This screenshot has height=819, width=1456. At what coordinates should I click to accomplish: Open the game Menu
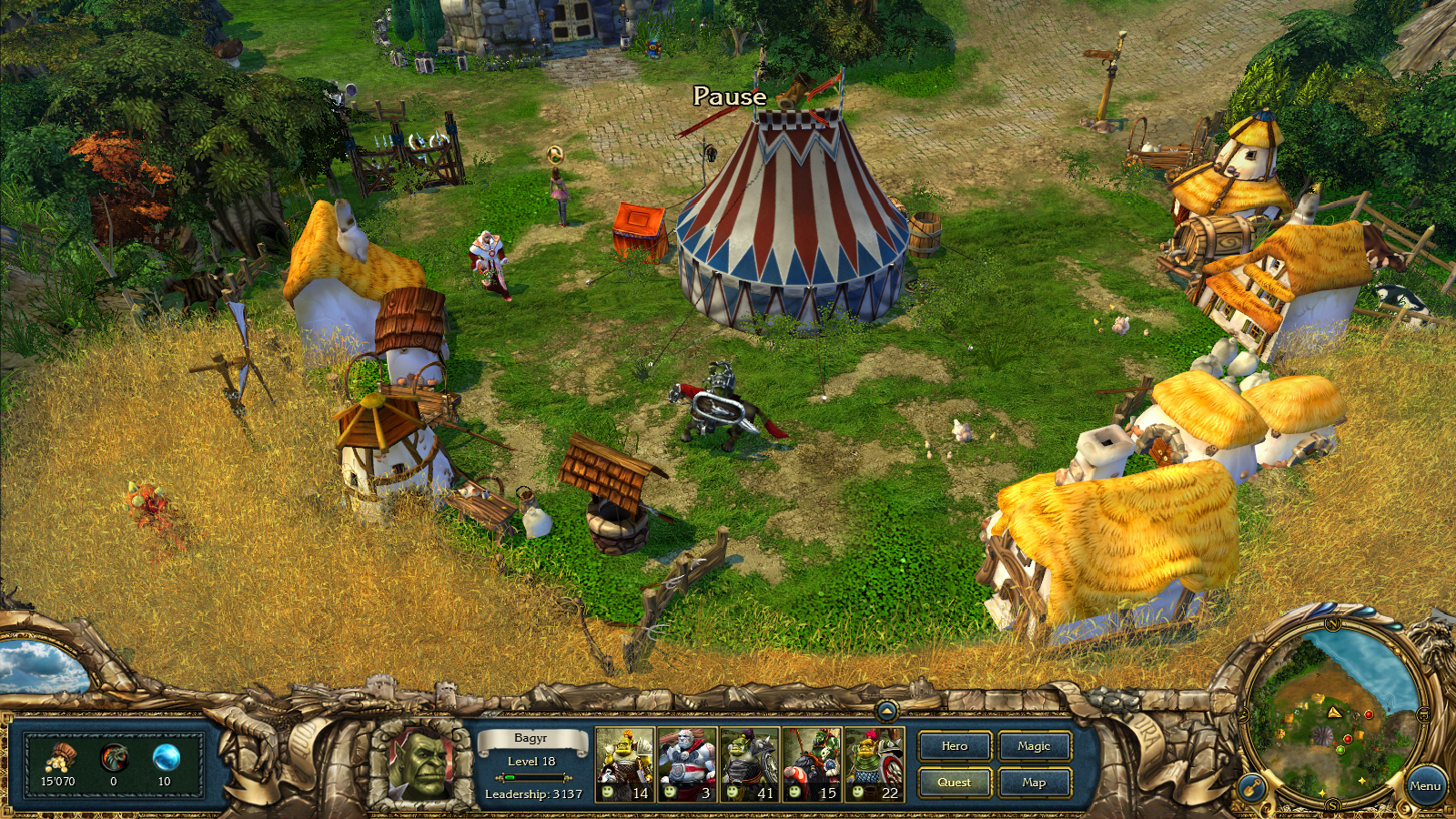[1427, 784]
